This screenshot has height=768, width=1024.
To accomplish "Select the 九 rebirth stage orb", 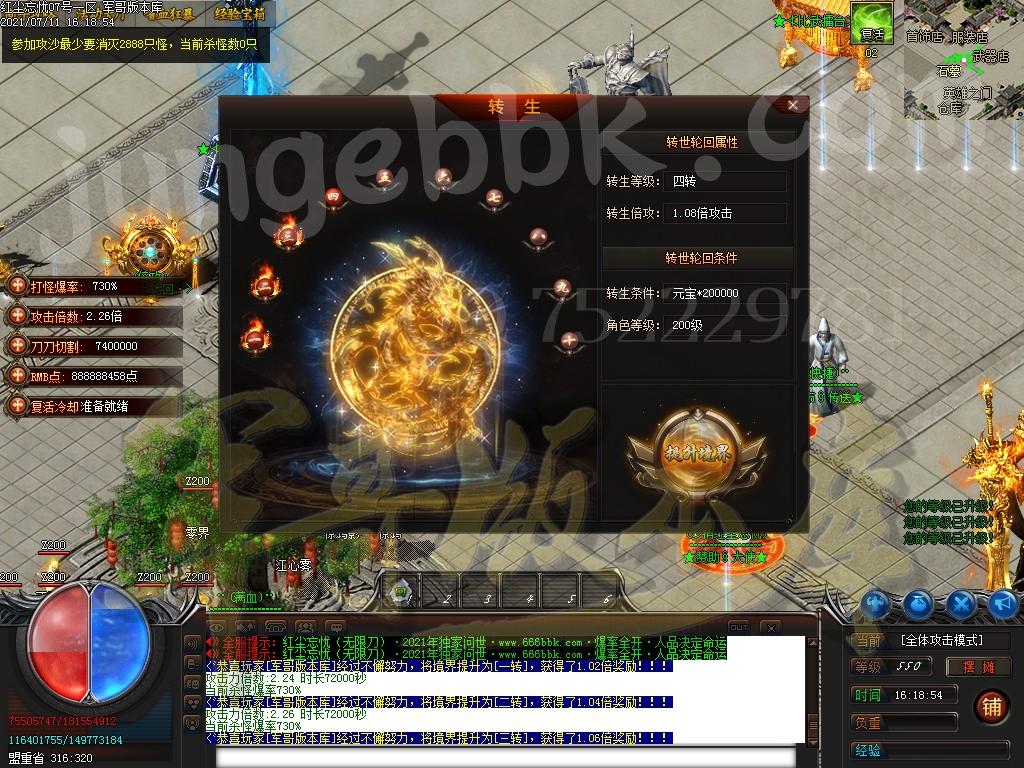I will 562,288.
